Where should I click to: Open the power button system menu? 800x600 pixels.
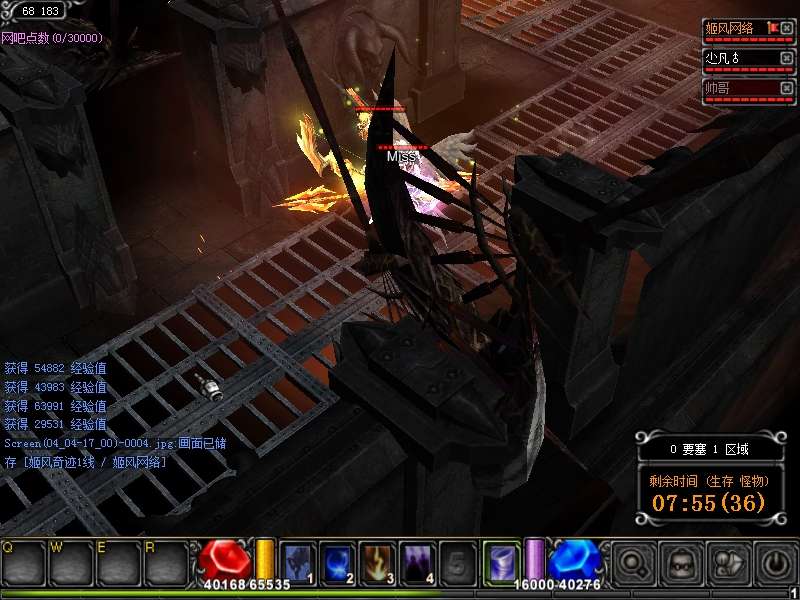[776, 563]
